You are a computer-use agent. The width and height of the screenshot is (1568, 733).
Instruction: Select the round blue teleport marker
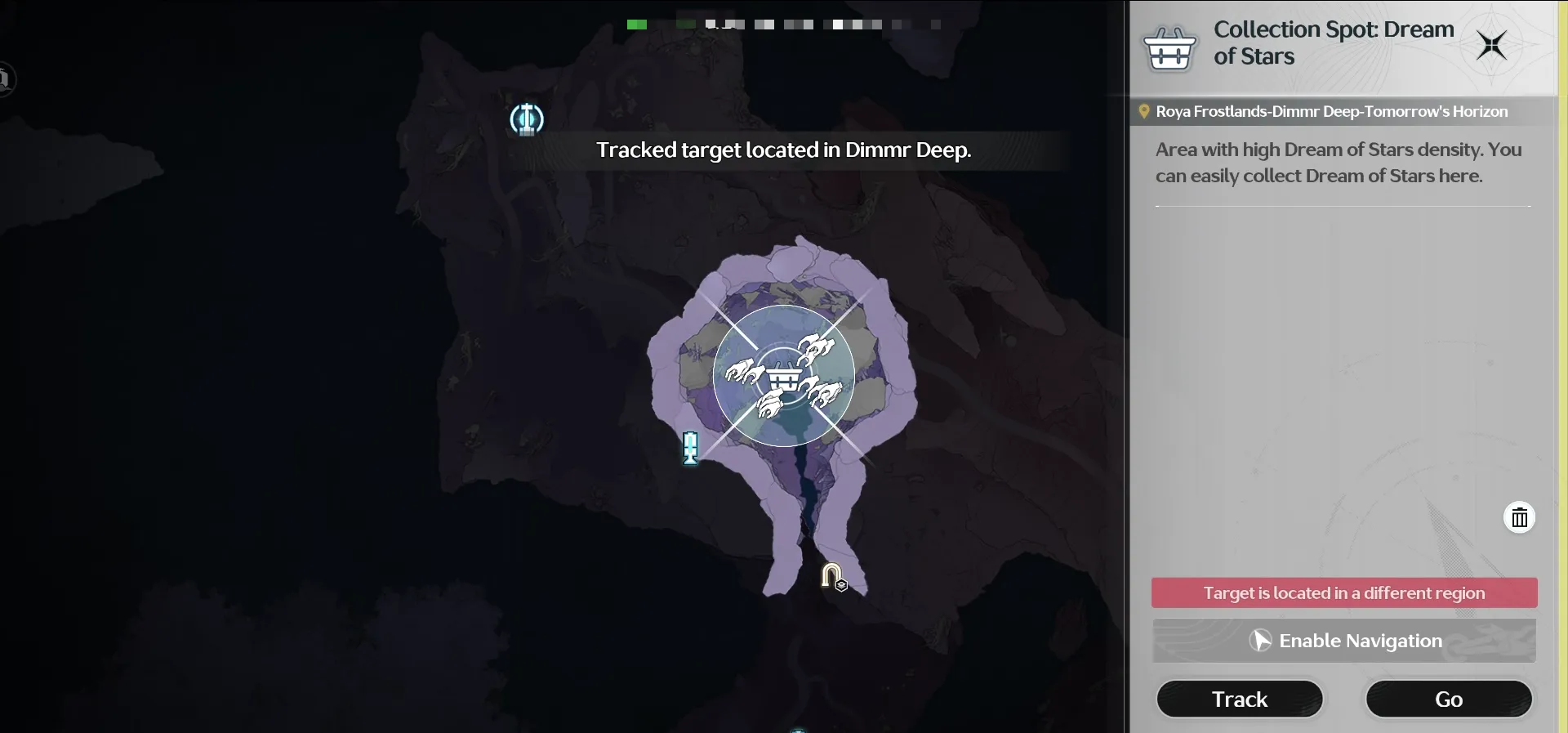click(x=527, y=119)
